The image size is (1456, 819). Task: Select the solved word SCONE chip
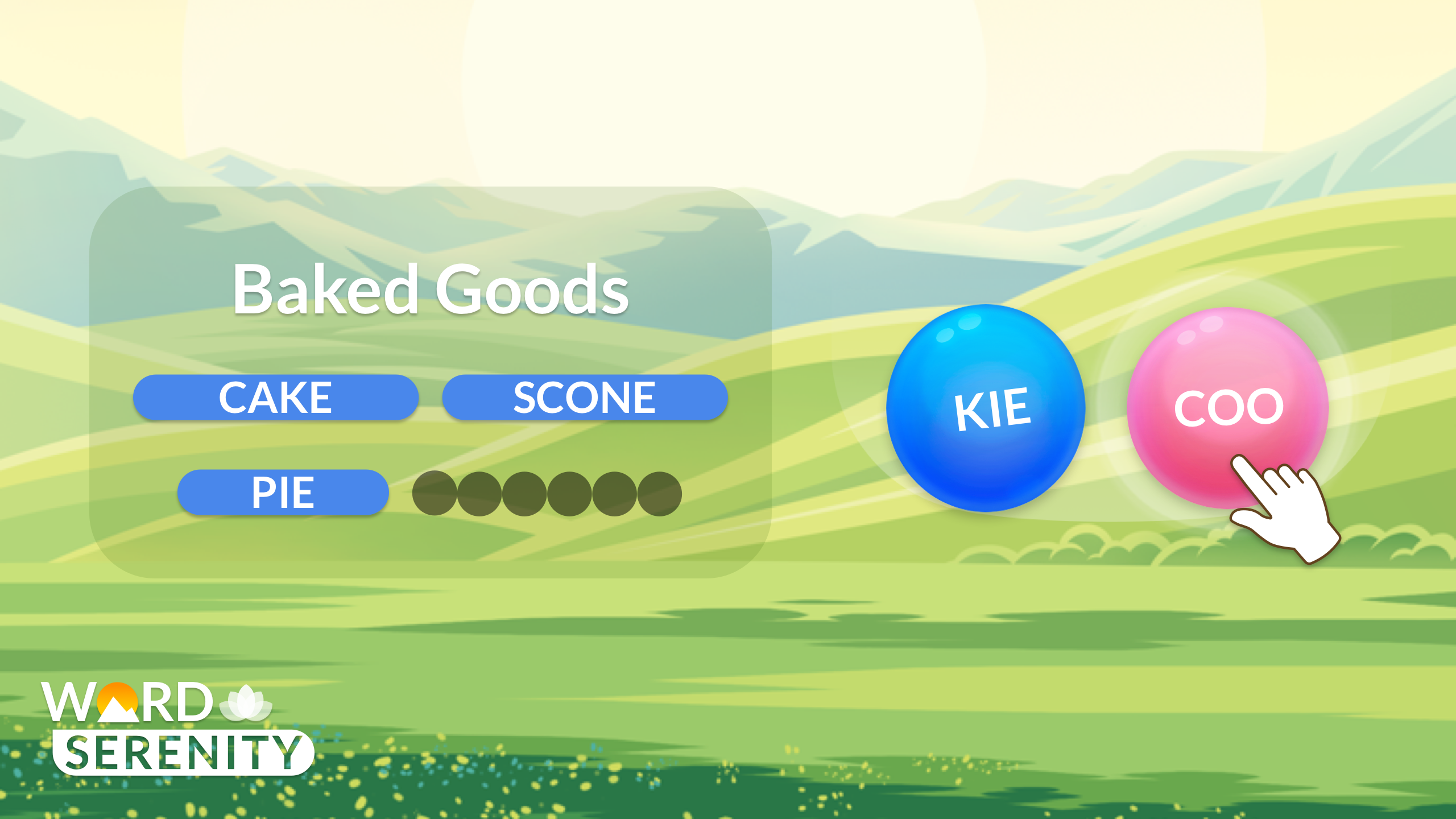[x=585, y=397]
